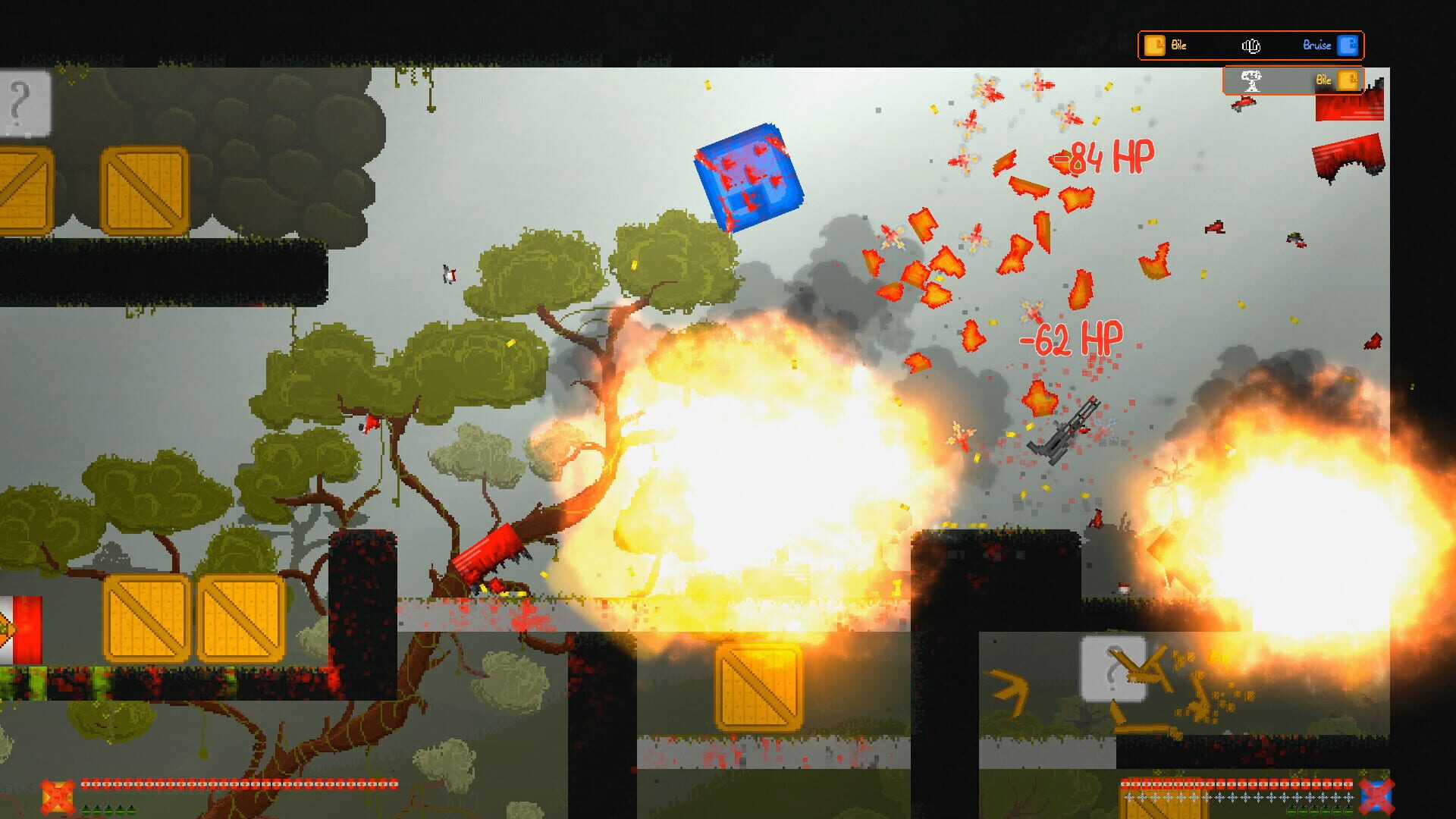The height and width of the screenshot is (819, 1456).
Task: Select Bruise's blue card icon in the scoreboard
Action: click(1348, 45)
